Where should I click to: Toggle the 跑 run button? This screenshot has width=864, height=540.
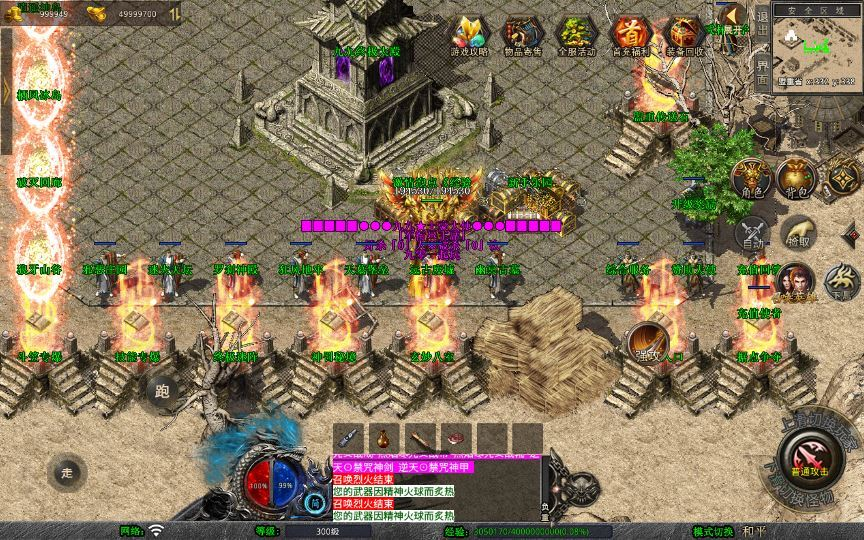[164, 391]
